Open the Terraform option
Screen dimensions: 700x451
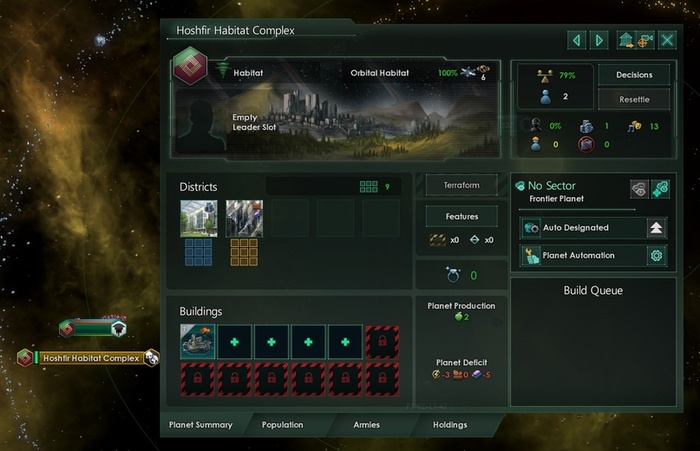click(x=462, y=186)
